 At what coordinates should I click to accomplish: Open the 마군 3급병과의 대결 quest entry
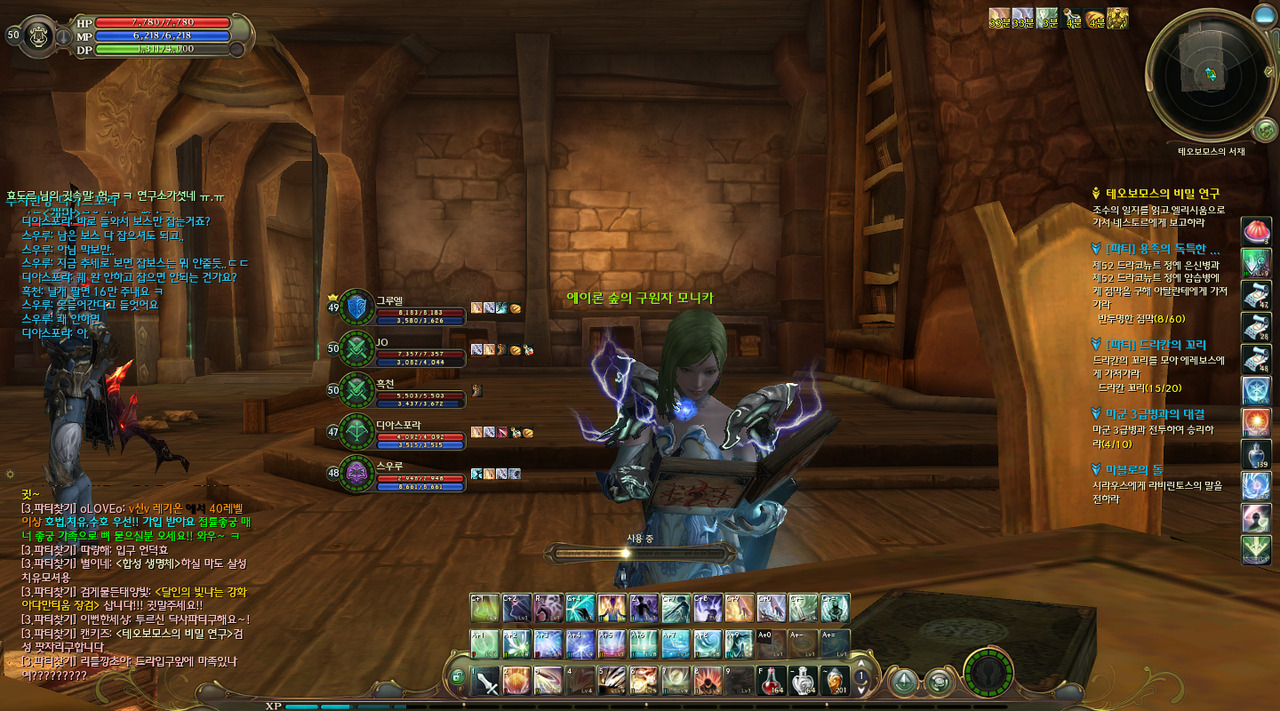click(x=1154, y=414)
